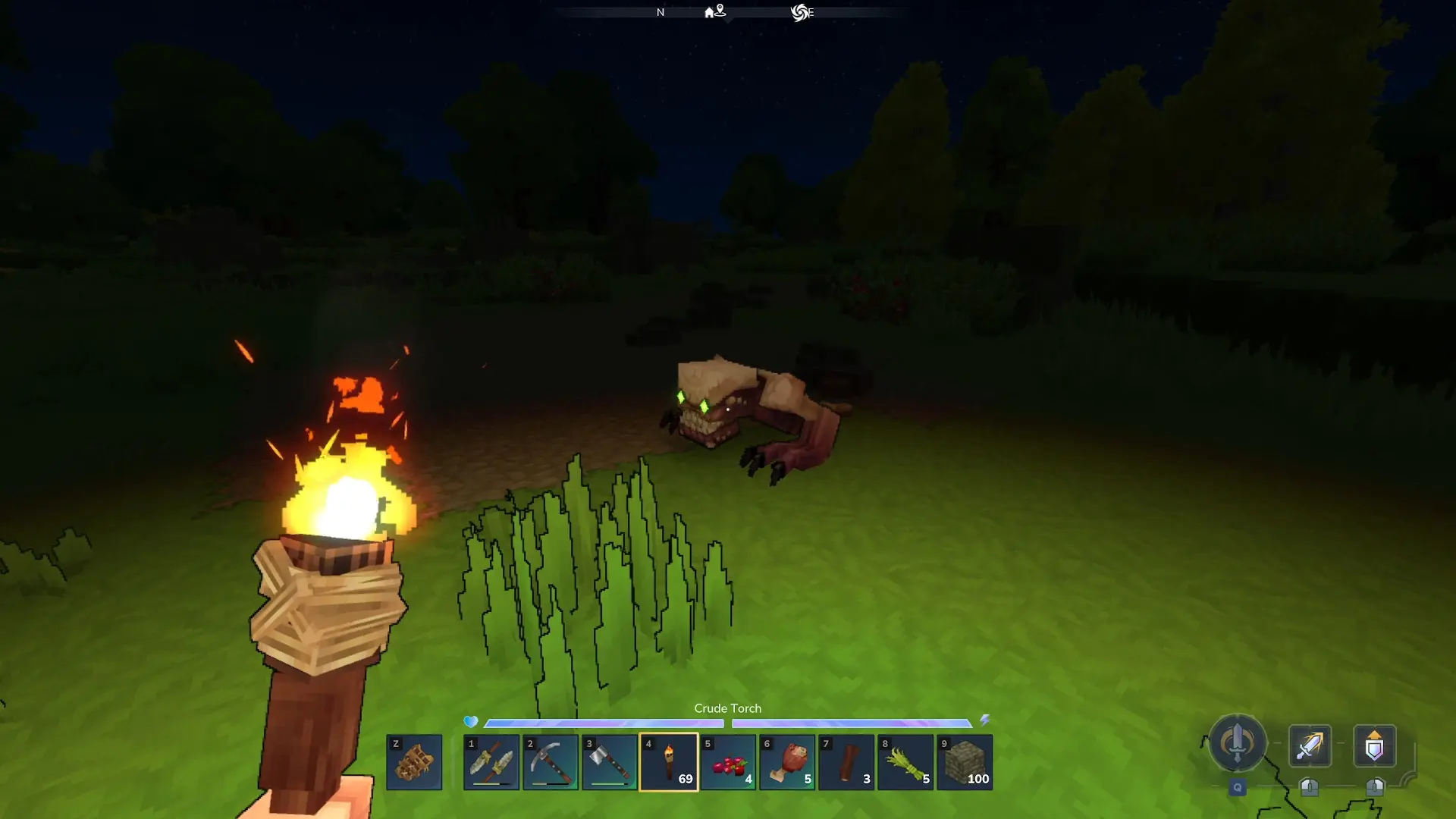This screenshot has height=819, width=1456.
Task: Select the Crude Torch hotbar slot
Action: [x=669, y=762]
